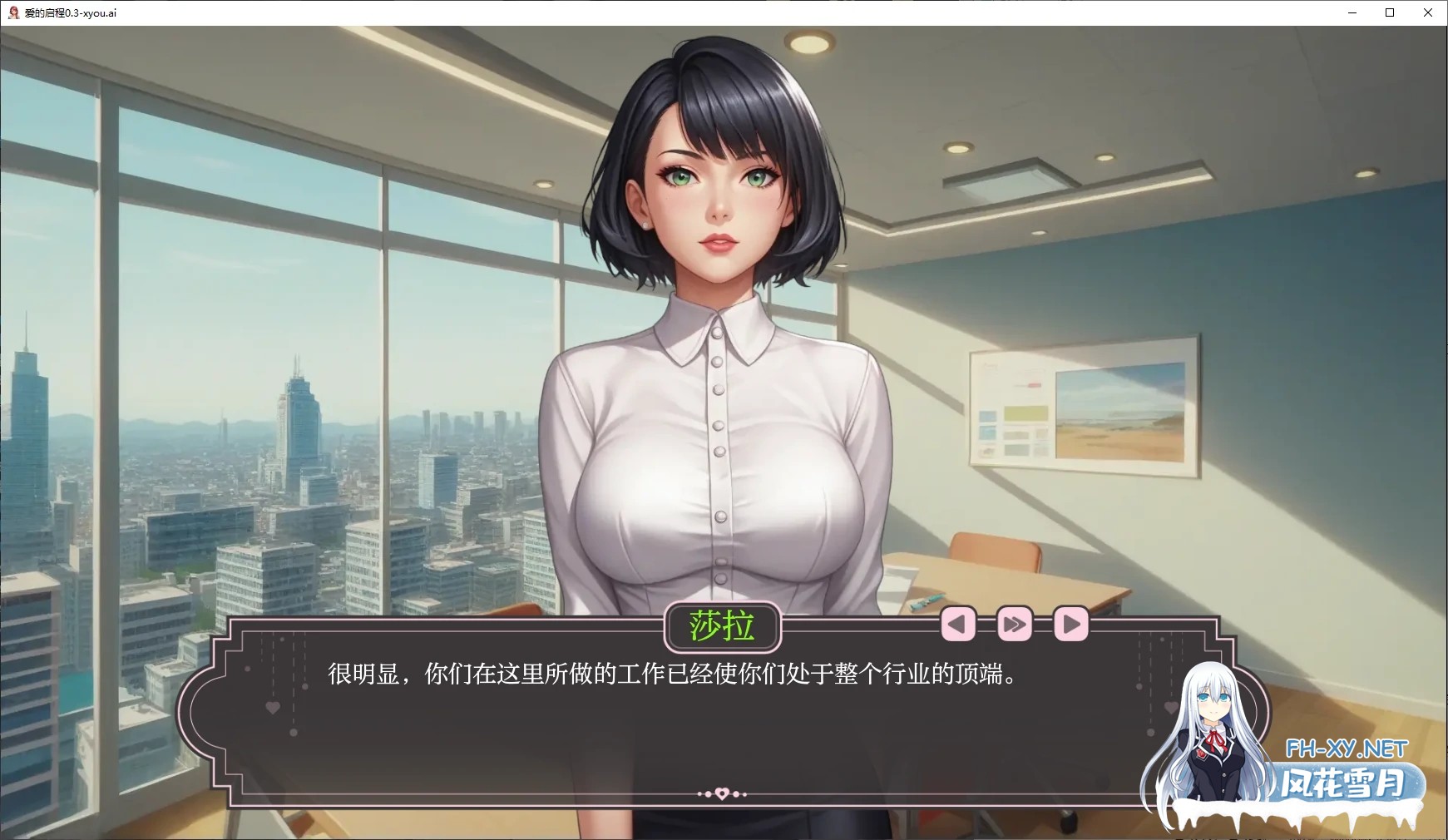The height and width of the screenshot is (840, 1448).
Task: Toggle auto-advance using the forward arrow button
Action: [x=1070, y=623]
